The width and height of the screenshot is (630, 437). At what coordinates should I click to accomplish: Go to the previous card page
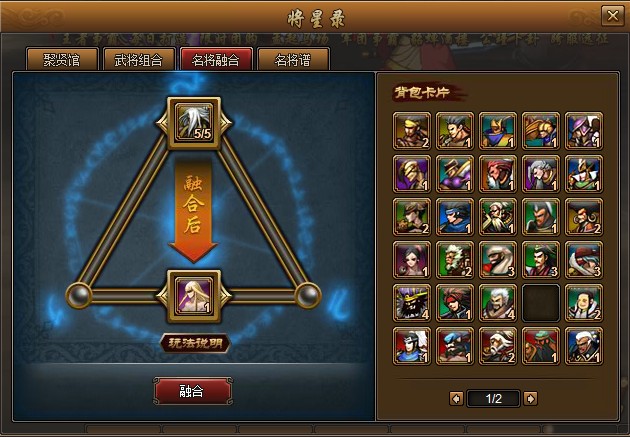pos(456,398)
